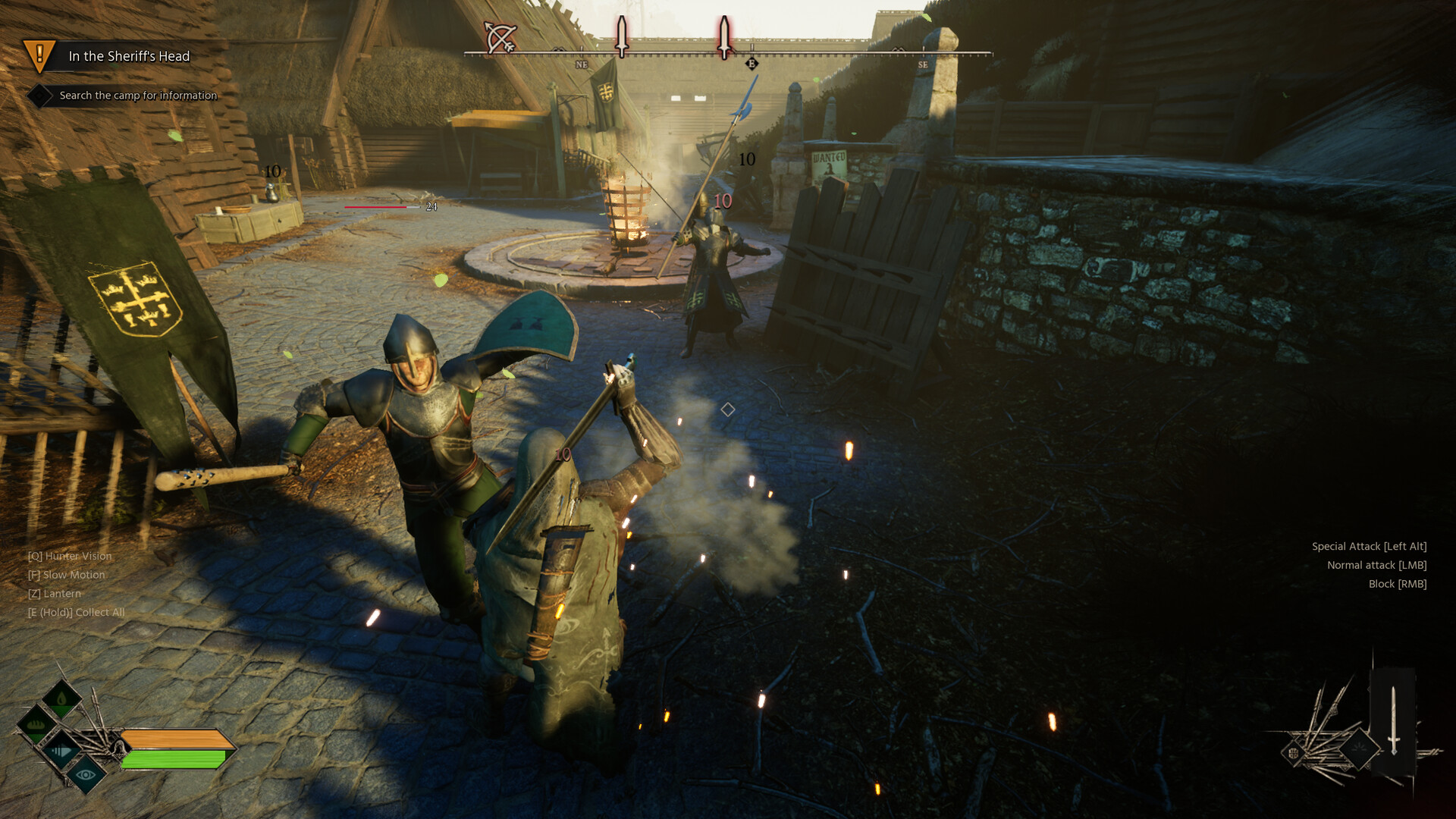The image size is (1456, 819).
Task: Expand the In the Sheriff's Head quest entry
Action: (x=129, y=56)
